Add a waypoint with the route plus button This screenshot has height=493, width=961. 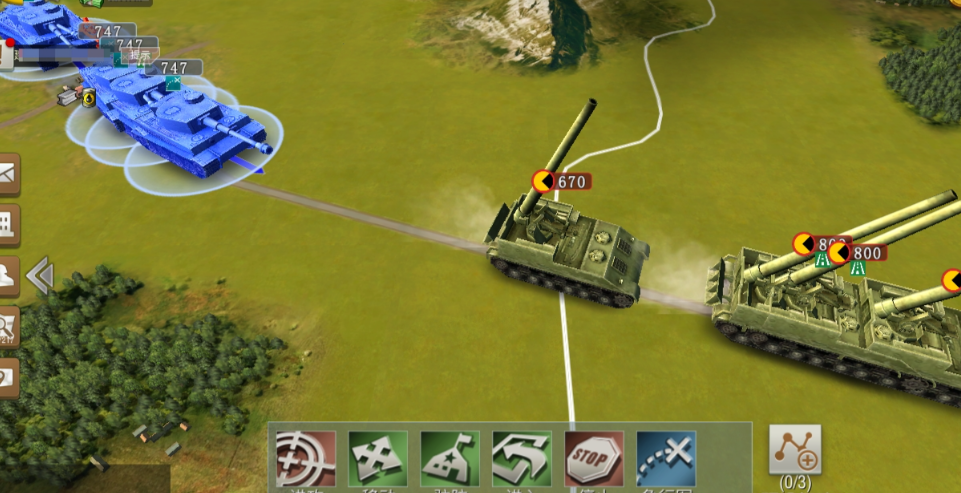point(795,451)
